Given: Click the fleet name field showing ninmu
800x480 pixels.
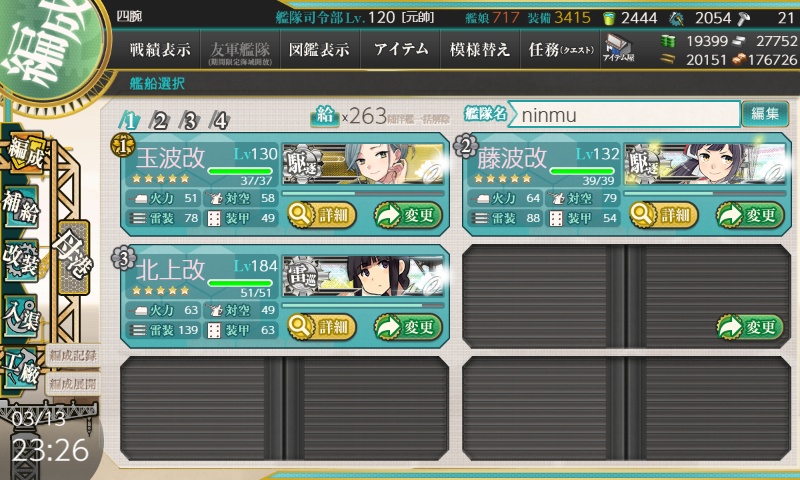Looking at the screenshot, I should (x=625, y=115).
